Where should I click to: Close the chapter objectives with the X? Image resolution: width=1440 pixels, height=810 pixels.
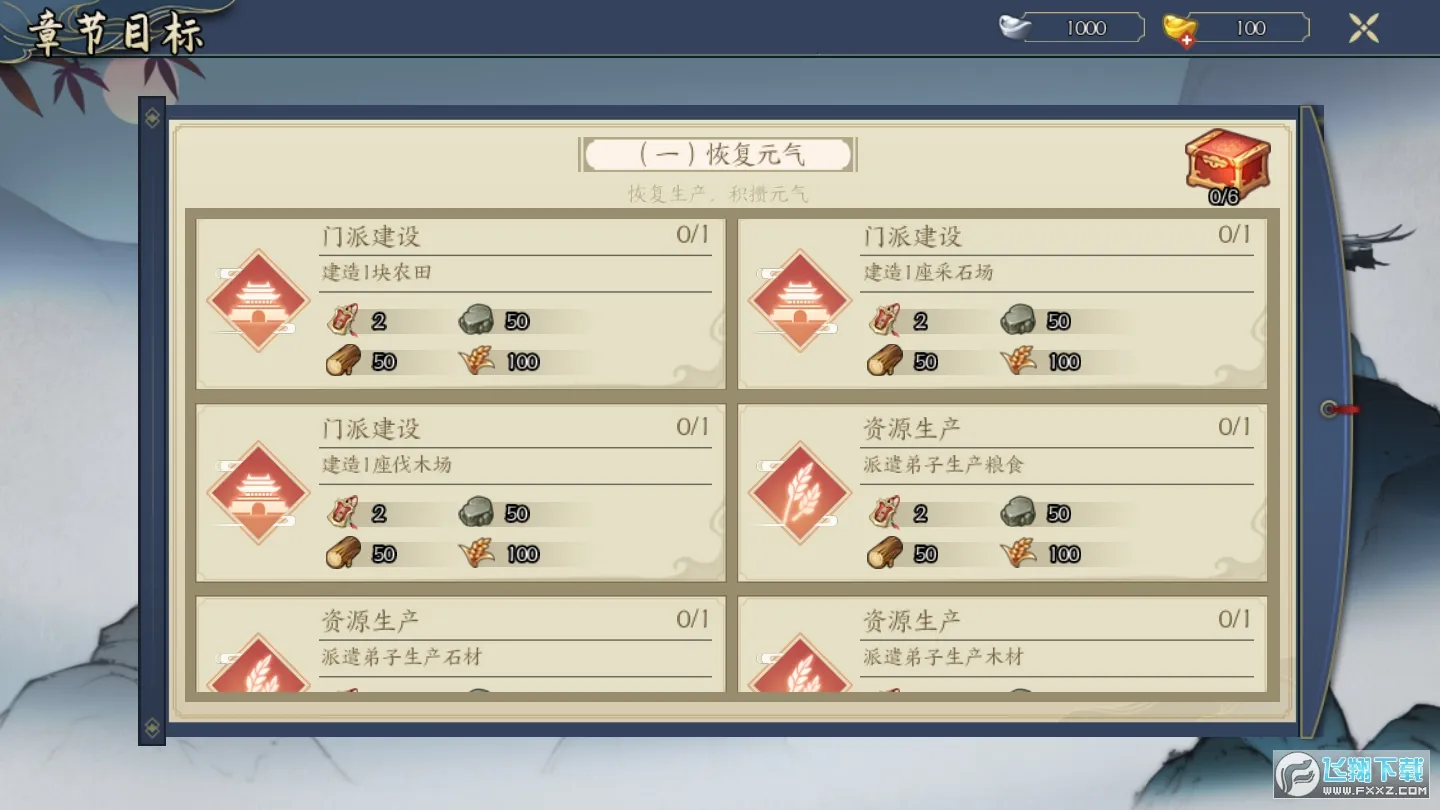coord(1363,27)
